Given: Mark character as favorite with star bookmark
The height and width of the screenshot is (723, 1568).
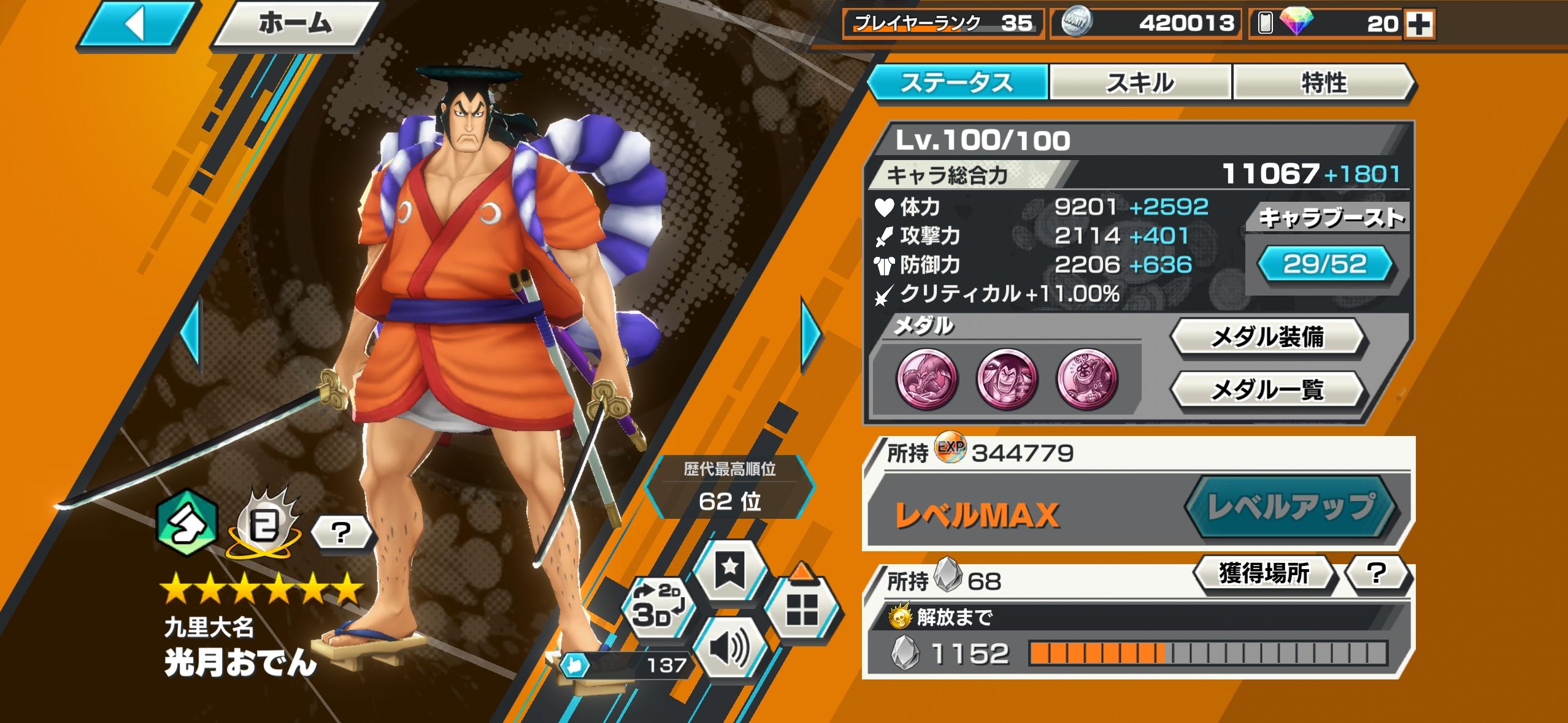Looking at the screenshot, I should [x=730, y=570].
